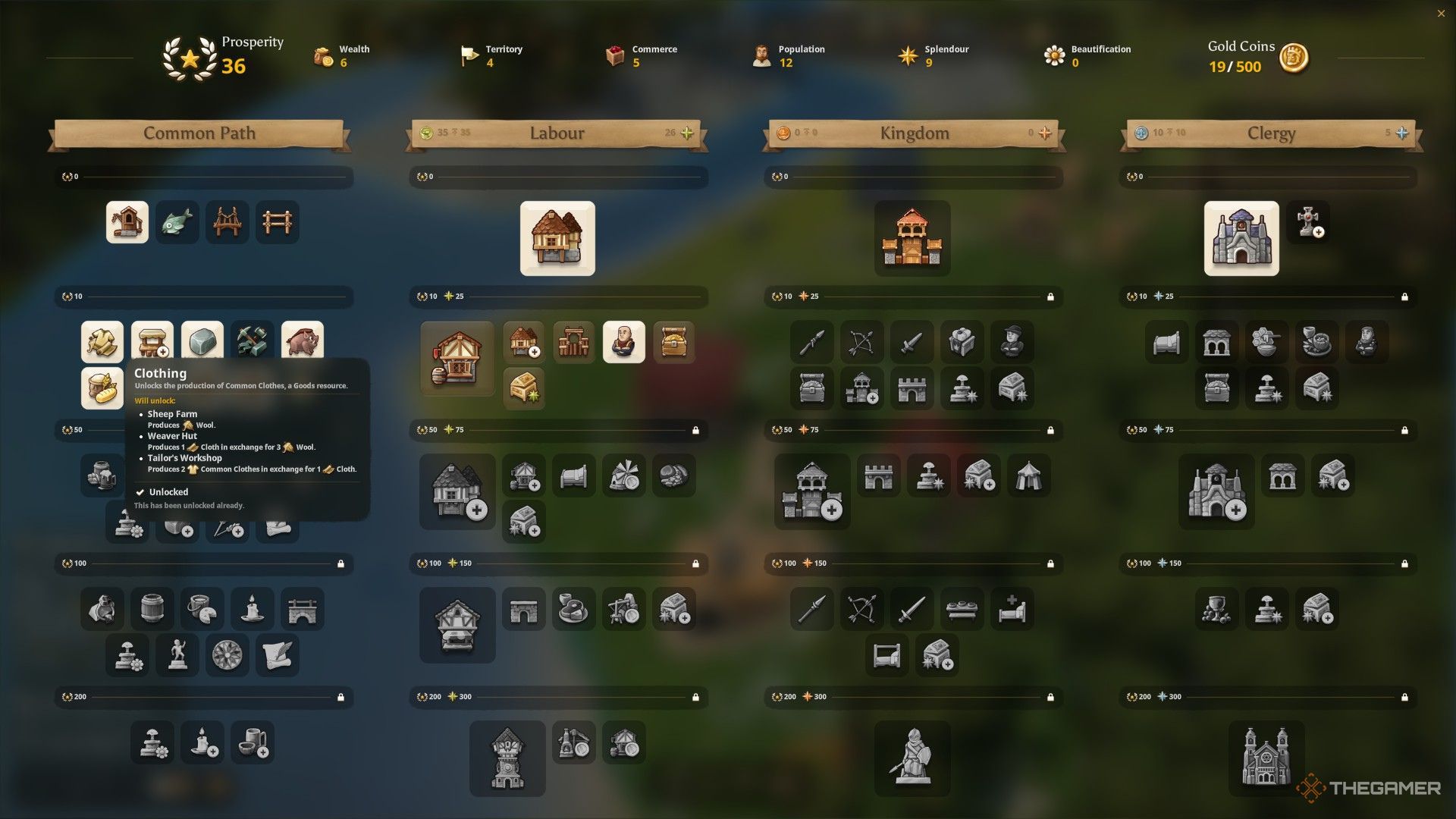Select the spear unlock in Kingdom tier 10

[811, 342]
